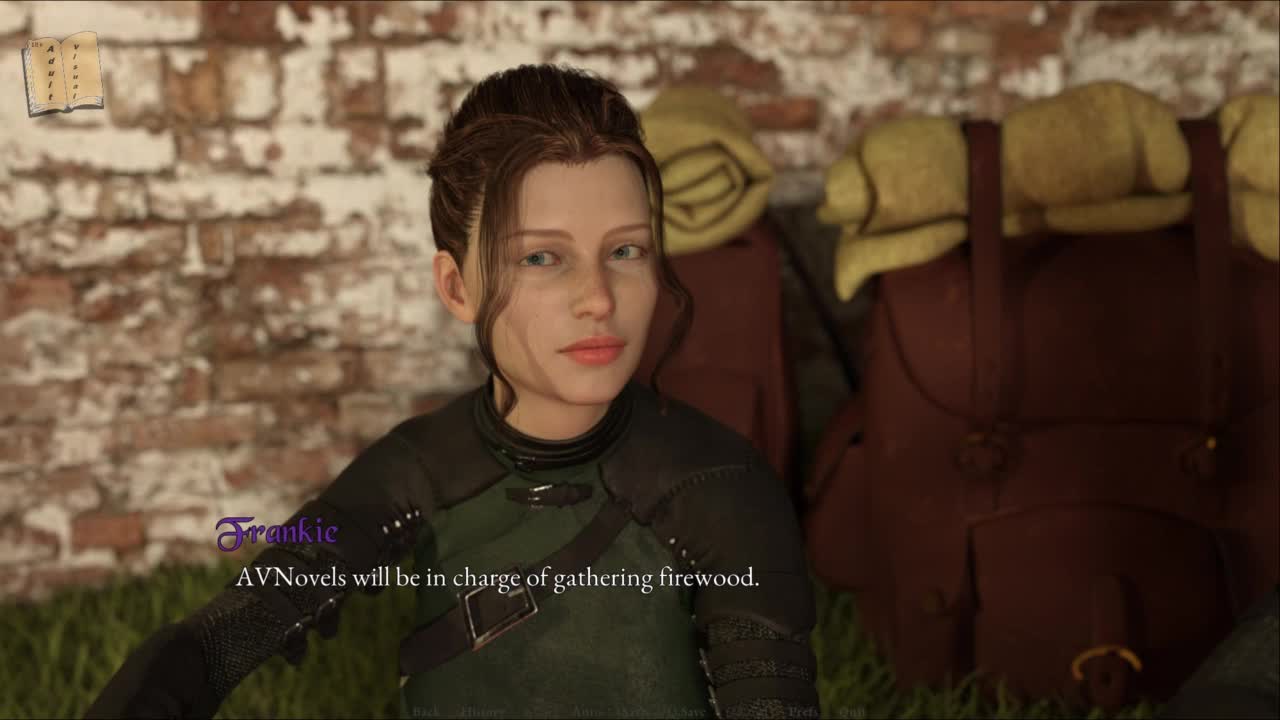Open the dialogue History log
The image size is (1280, 720).
click(x=482, y=712)
